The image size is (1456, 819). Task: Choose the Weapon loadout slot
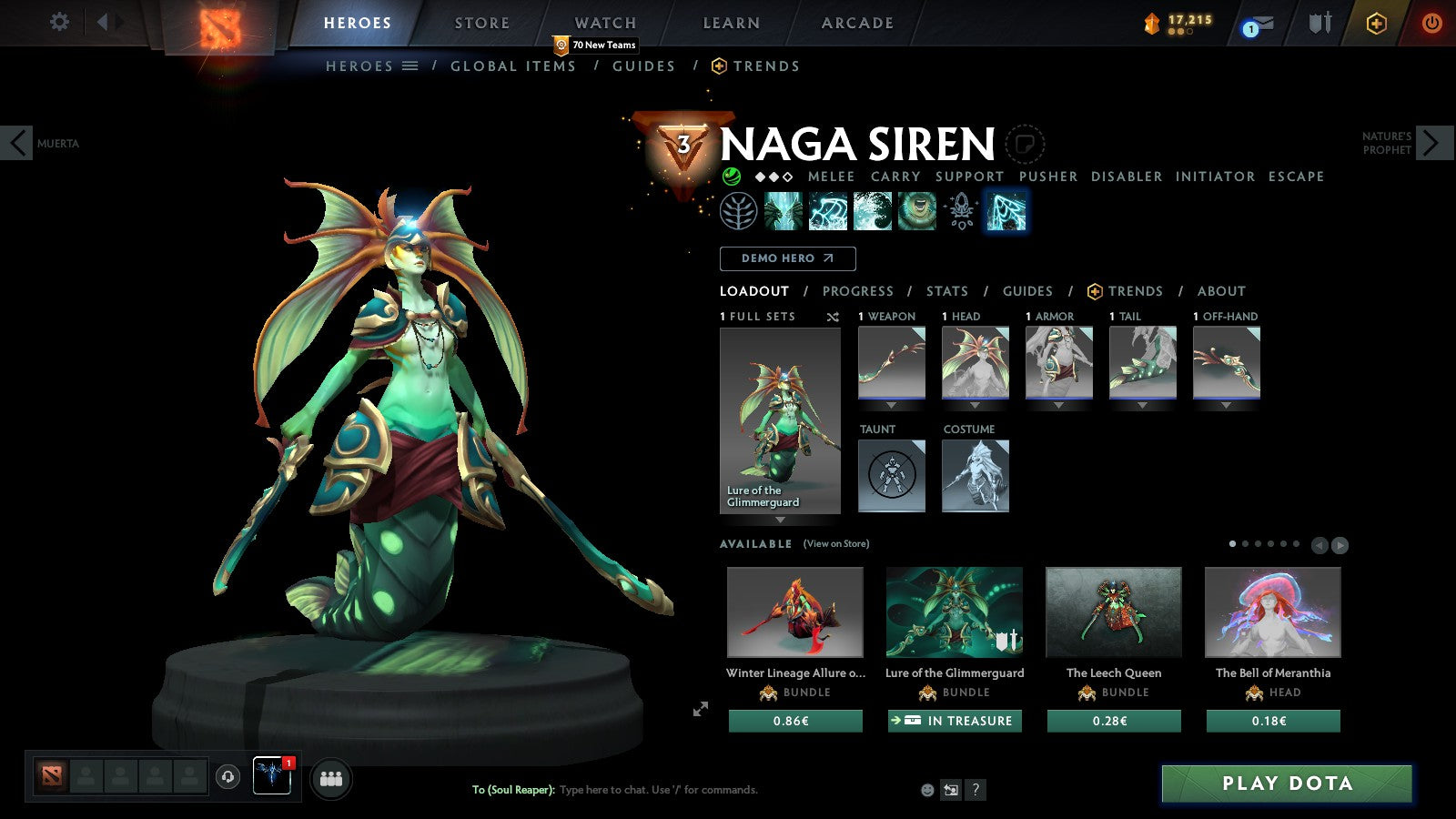(891, 362)
